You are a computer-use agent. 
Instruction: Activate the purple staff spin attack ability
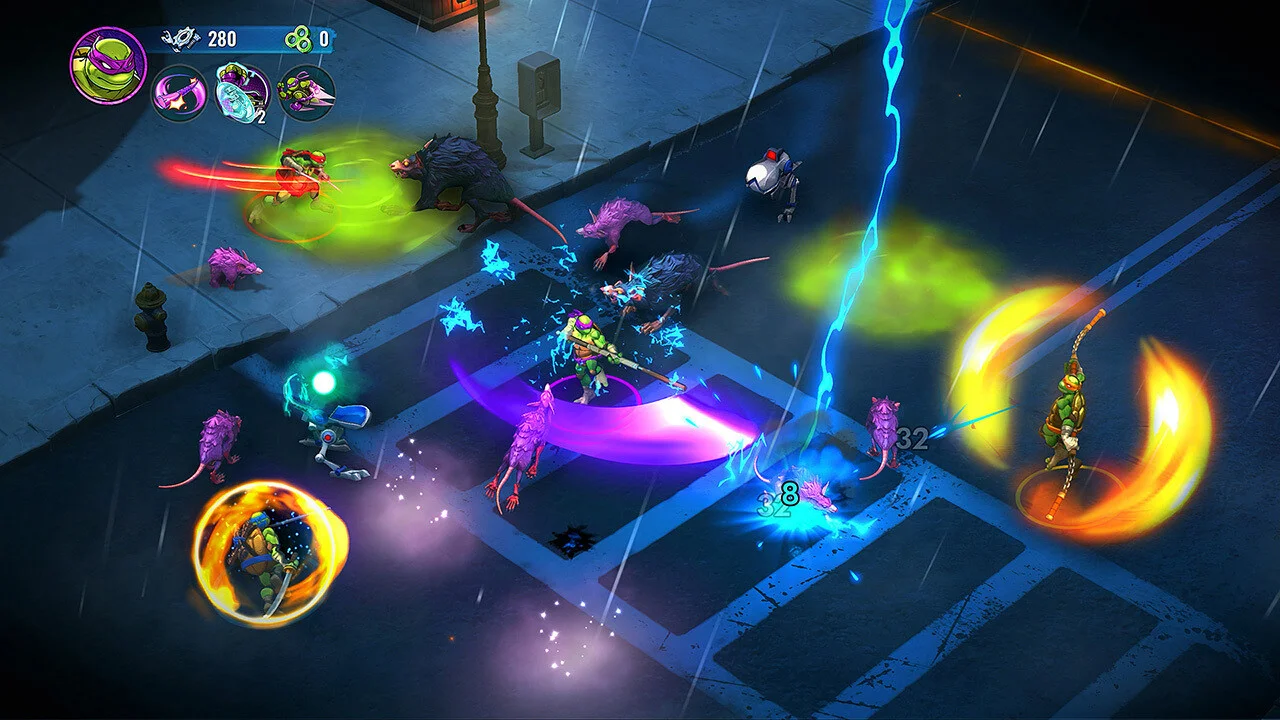click(x=179, y=93)
